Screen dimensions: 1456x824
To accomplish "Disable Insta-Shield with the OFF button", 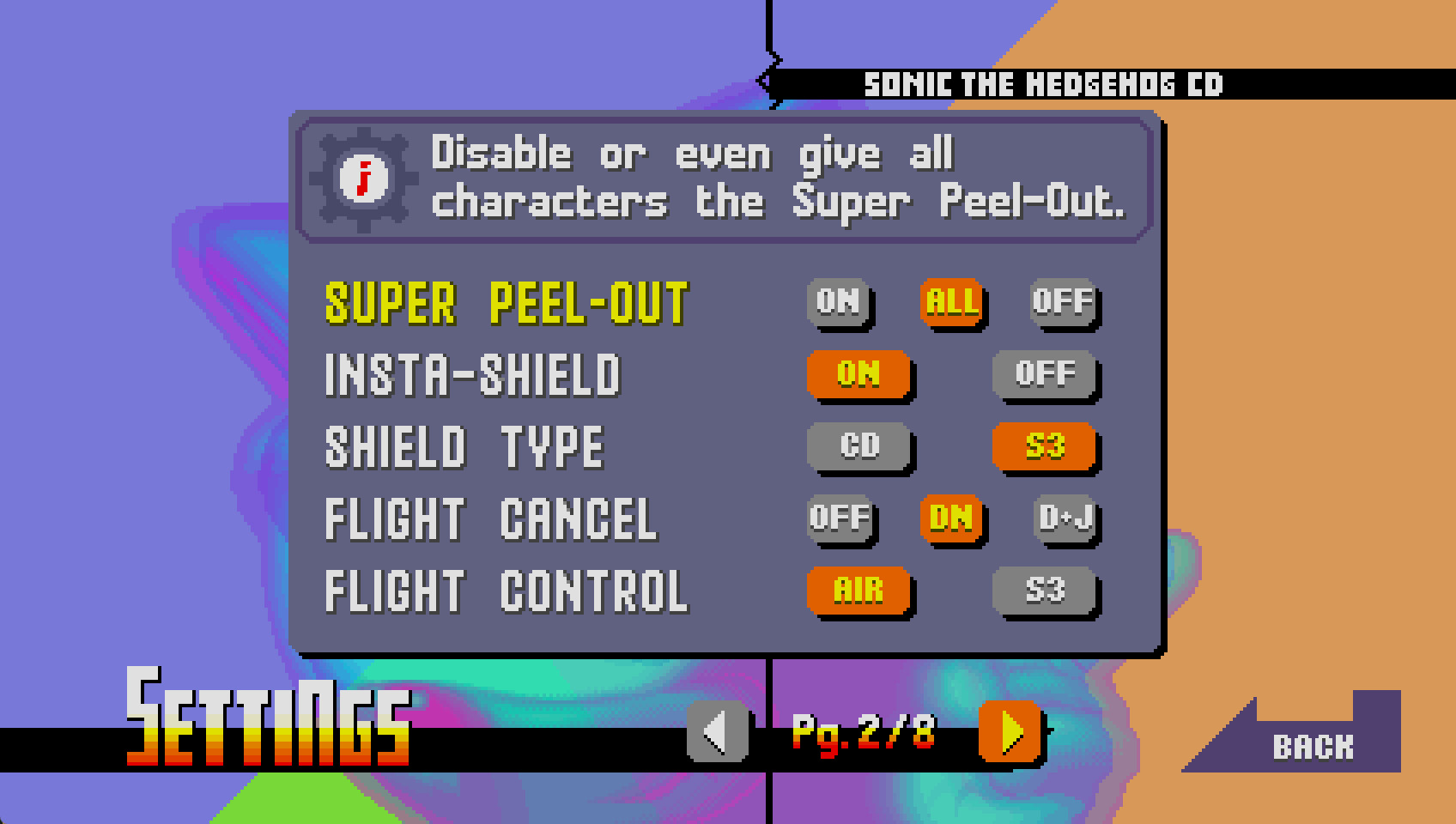I will [1044, 375].
